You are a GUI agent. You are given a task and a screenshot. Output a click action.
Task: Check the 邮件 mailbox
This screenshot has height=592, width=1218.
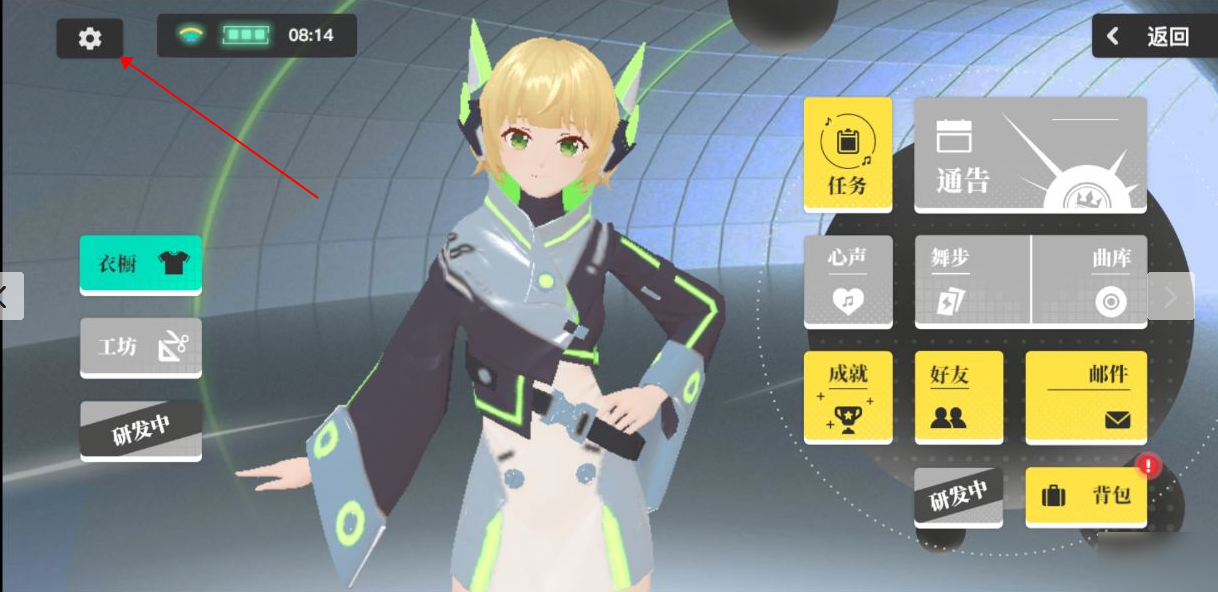[1086, 396]
